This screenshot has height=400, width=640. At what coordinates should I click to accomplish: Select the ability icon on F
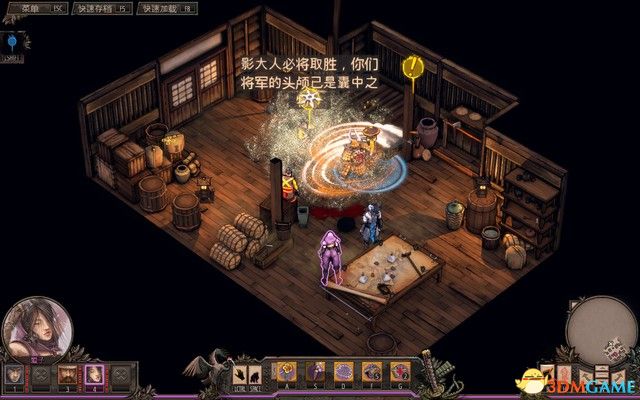coord(372,372)
